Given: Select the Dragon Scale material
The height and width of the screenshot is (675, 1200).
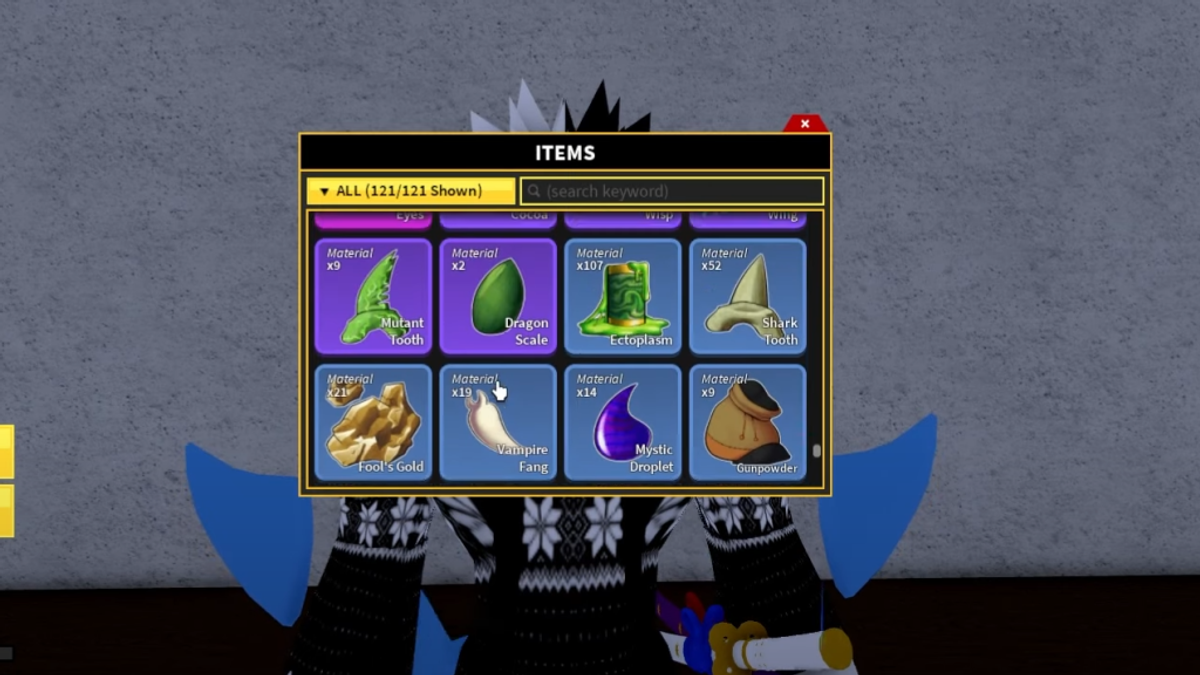Looking at the screenshot, I should (498, 296).
